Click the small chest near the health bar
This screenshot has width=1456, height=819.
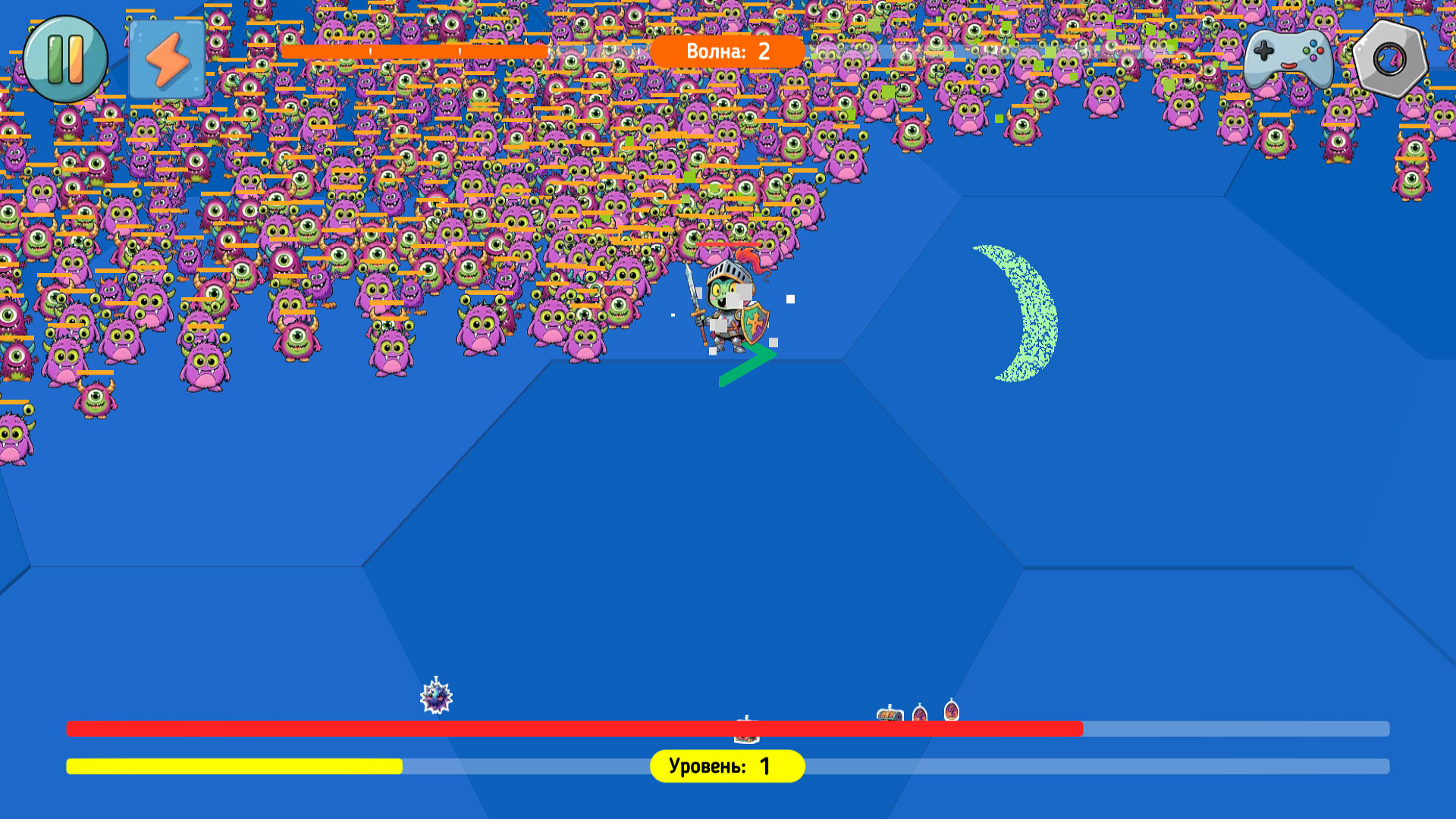tap(889, 717)
